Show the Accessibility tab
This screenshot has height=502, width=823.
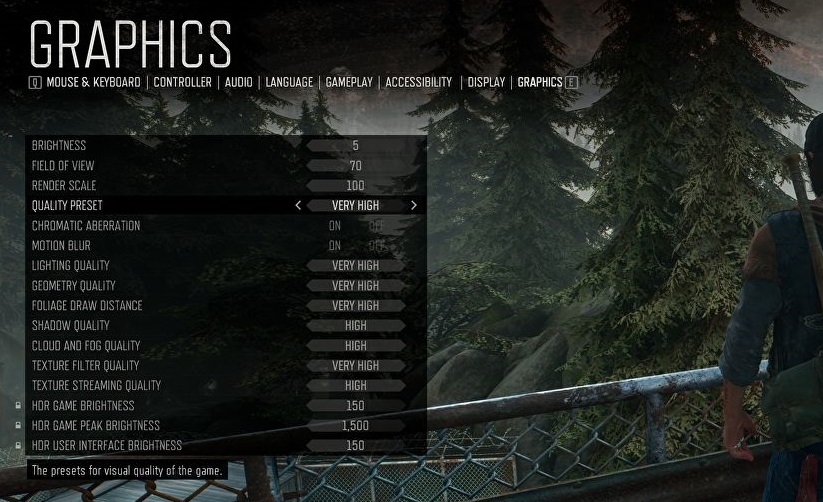point(418,82)
